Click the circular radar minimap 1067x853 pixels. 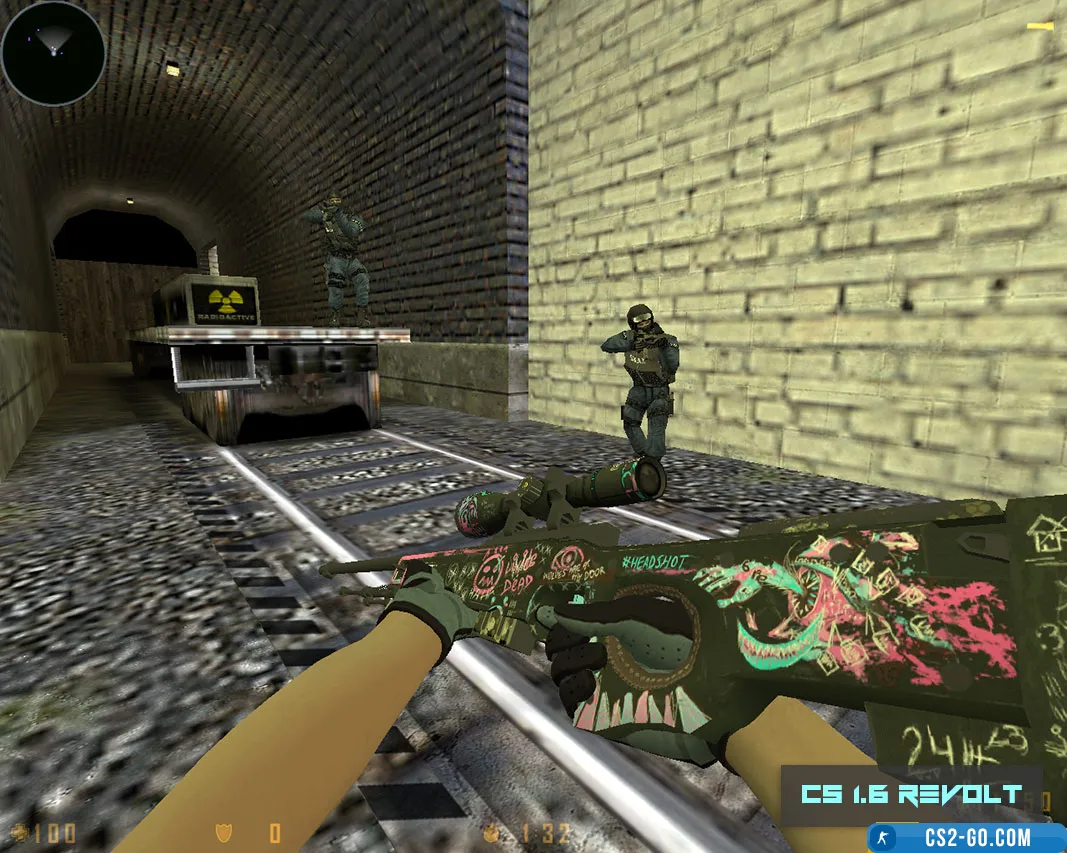(x=53, y=53)
